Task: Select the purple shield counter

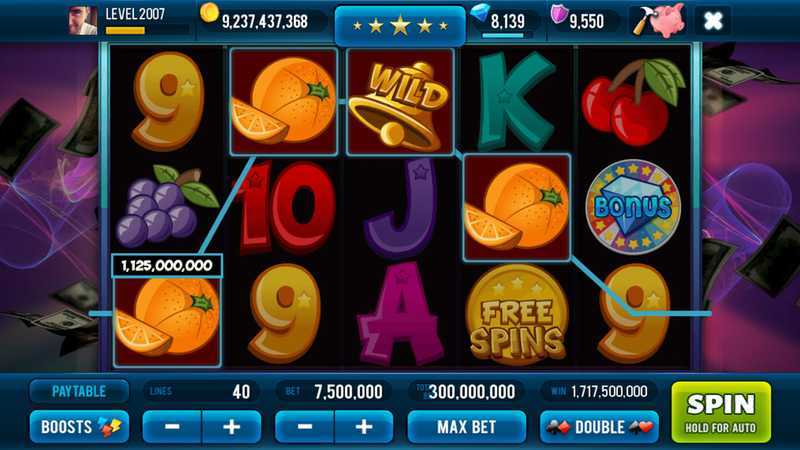Action: pyautogui.click(x=585, y=20)
